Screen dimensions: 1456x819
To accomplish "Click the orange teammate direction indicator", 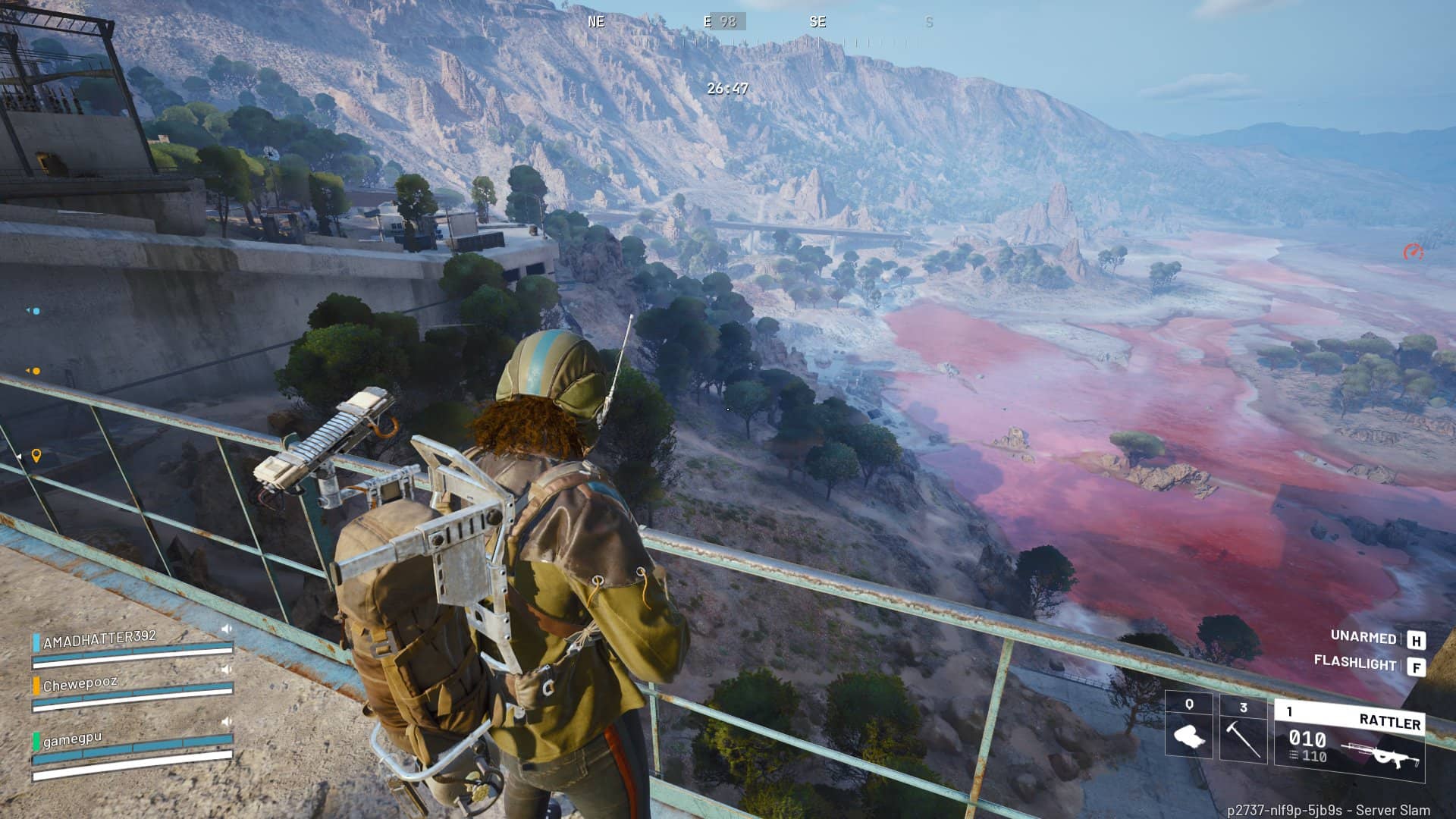I will [34, 371].
